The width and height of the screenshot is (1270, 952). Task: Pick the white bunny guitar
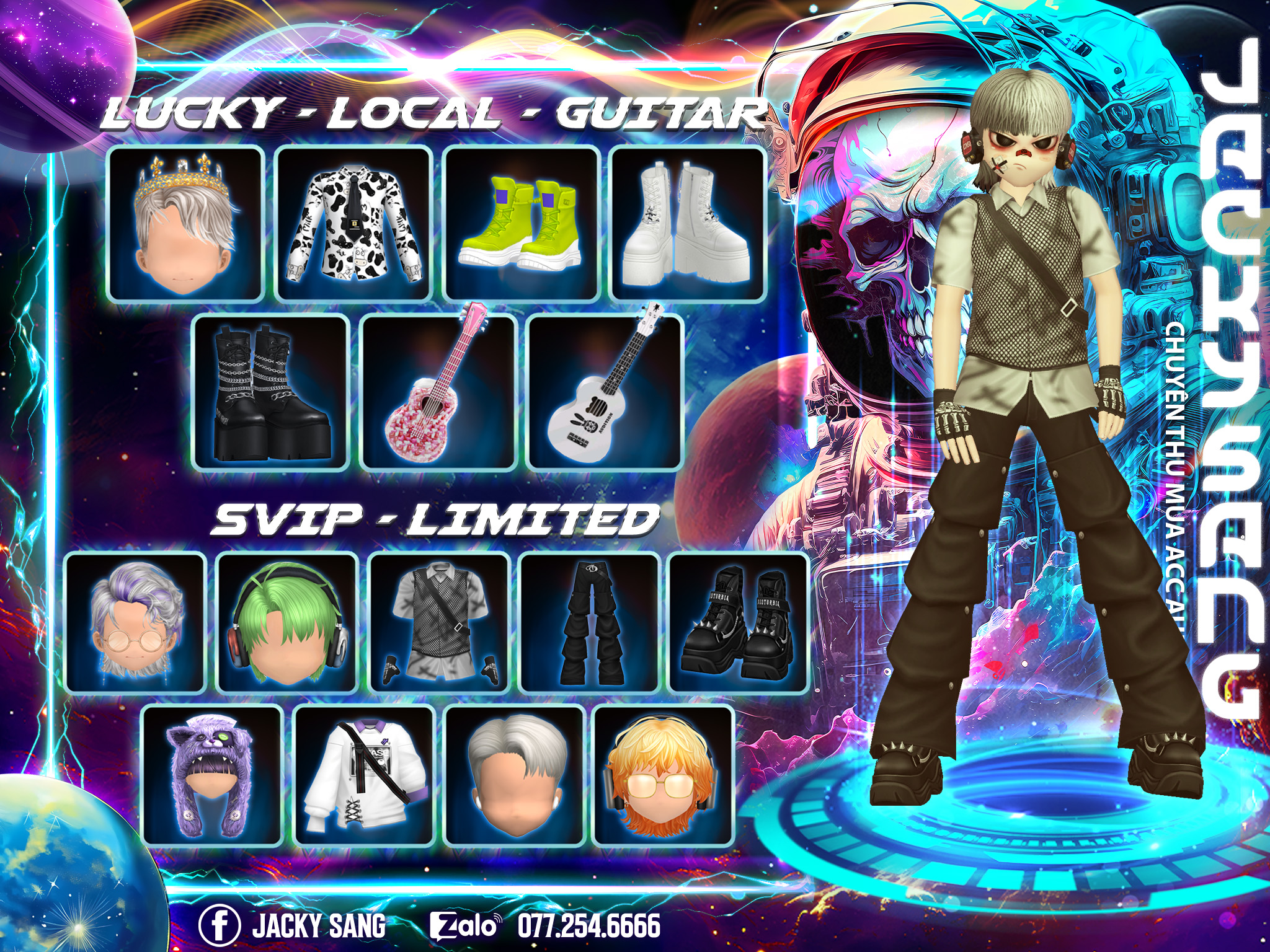605,392
